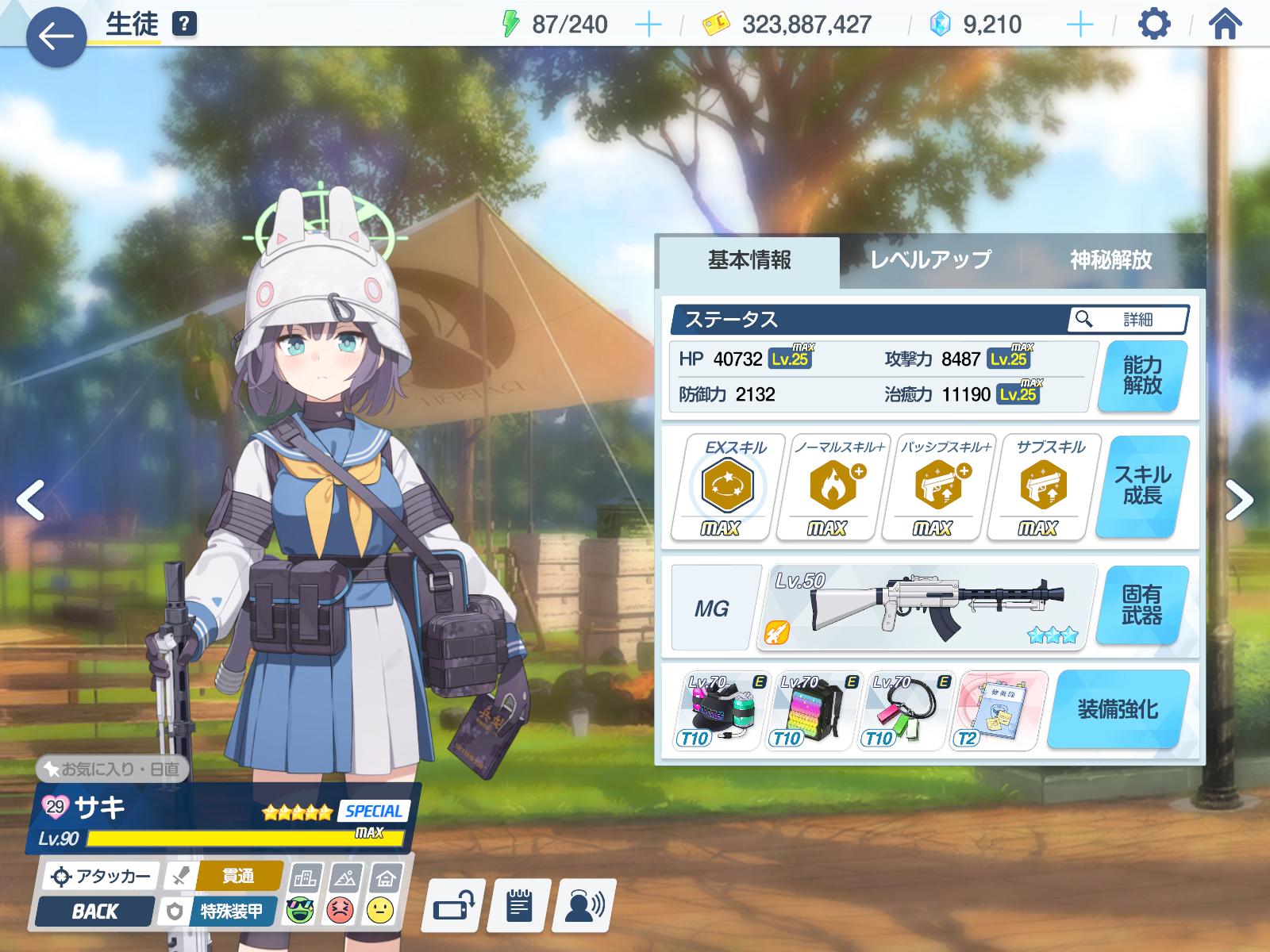This screenshot has height=952, width=1270.
Task: Open the settings gear icon
Action: [x=1153, y=25]
